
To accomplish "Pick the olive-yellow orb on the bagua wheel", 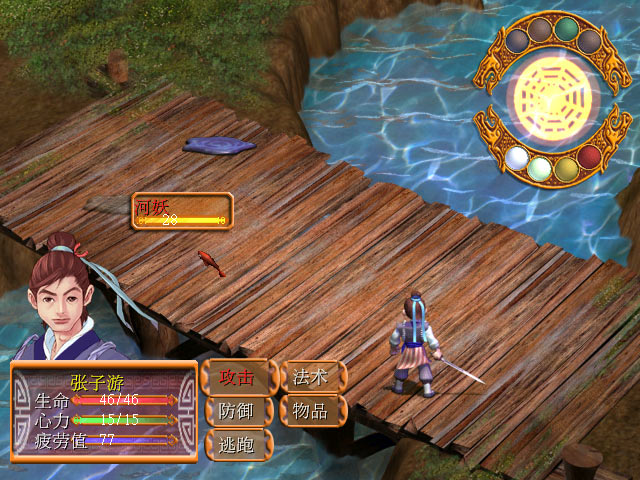I will pyautogui.click(x=566, y=167).
